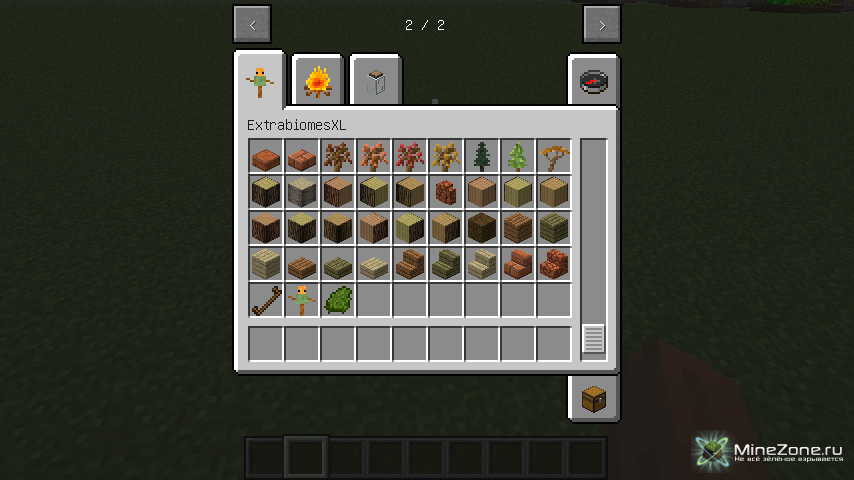
Task: Grab the yellow autumn sapling
Action: (x=446, y=156)
